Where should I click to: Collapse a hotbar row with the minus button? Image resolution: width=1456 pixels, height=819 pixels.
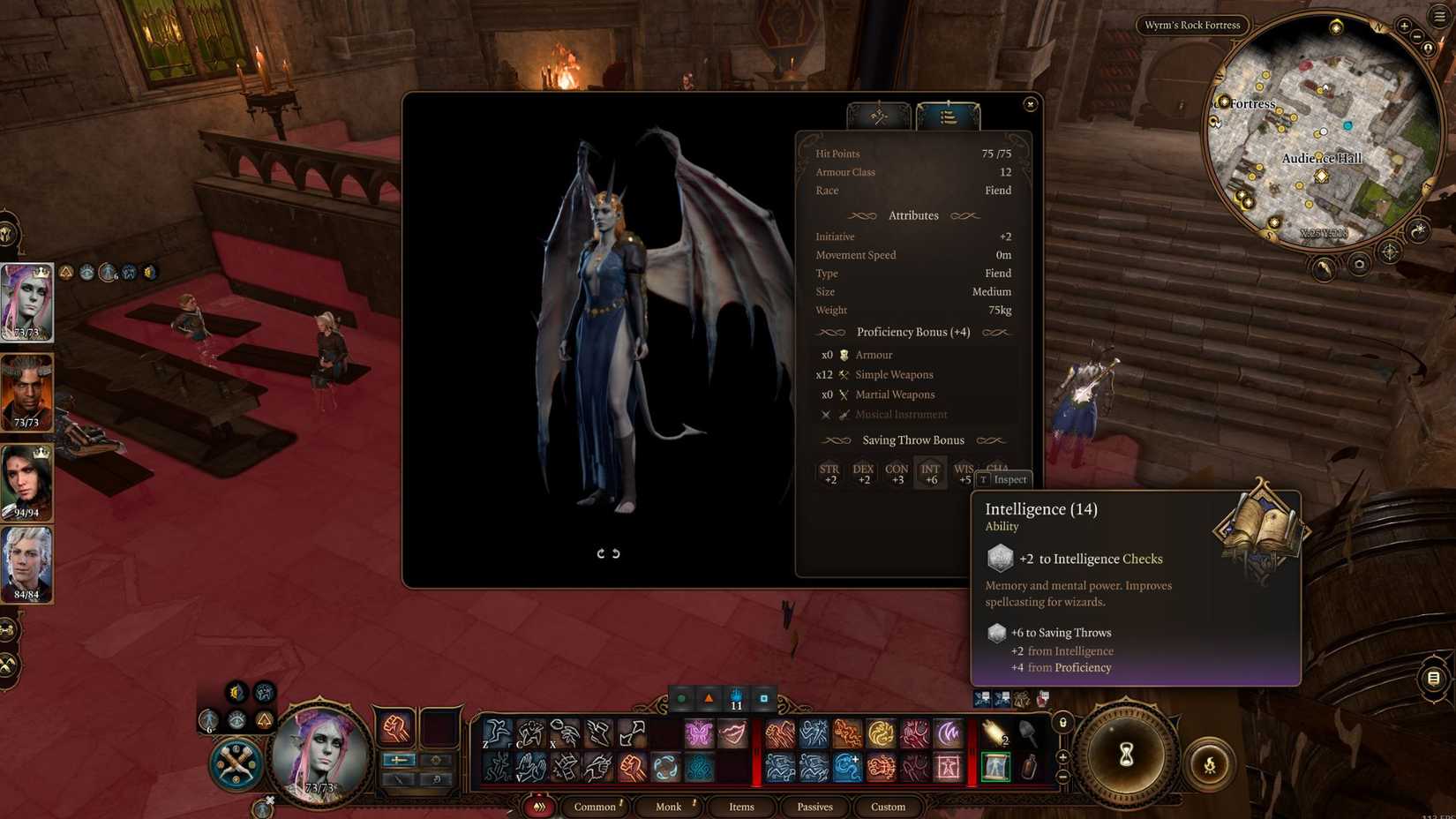pyautogui.click(x=1063, y=775)
